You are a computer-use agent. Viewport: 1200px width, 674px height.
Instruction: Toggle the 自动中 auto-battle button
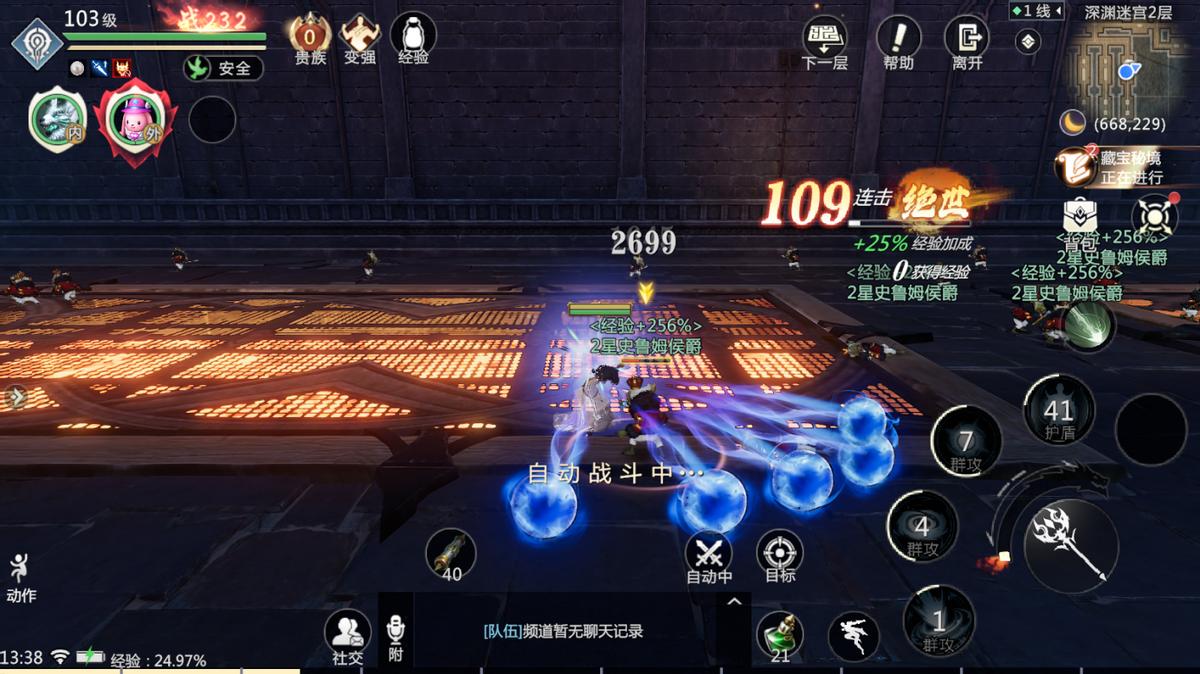tap(709, 555)
